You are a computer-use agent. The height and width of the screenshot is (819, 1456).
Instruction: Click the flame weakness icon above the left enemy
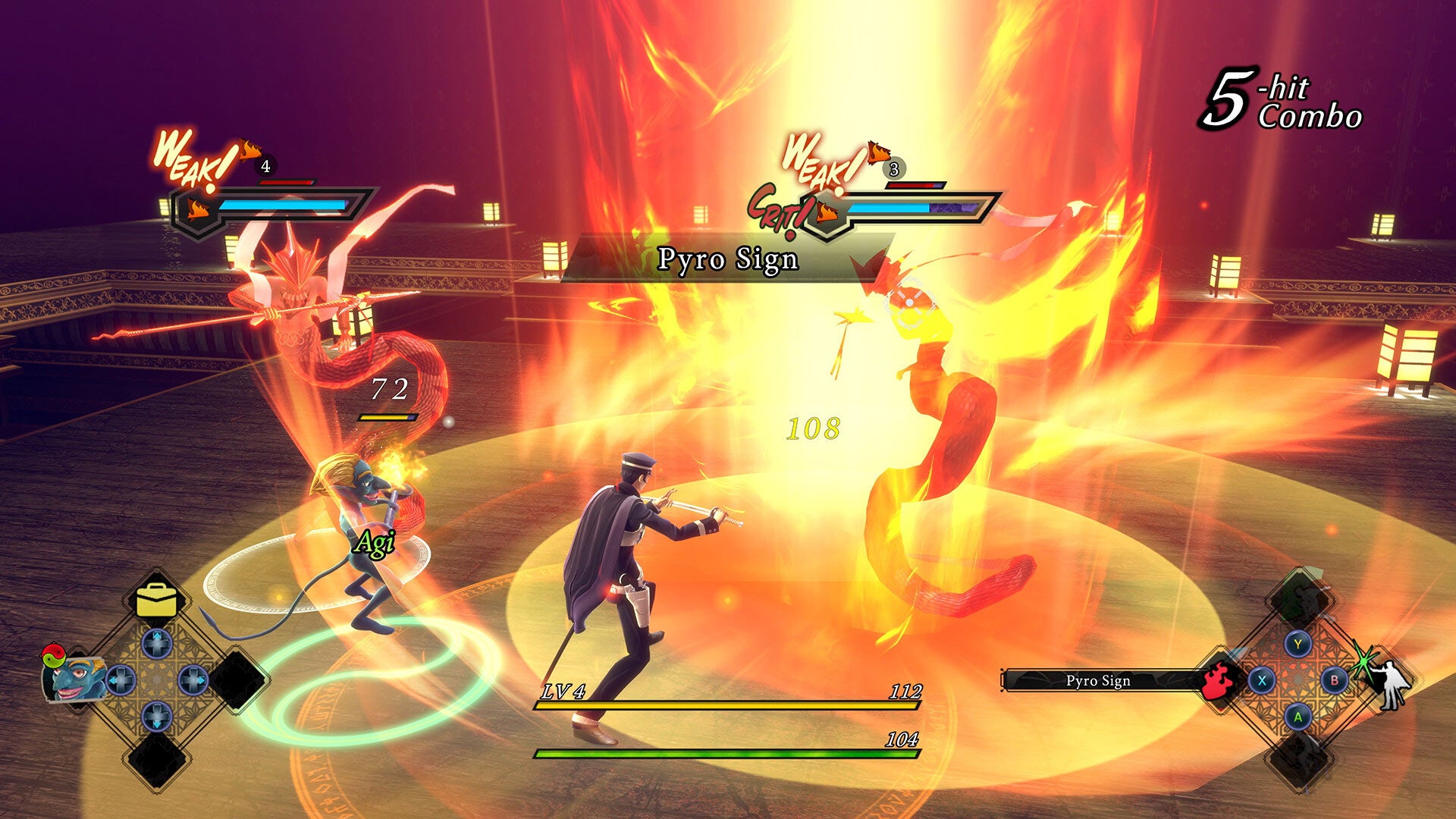tap(250, 152)
